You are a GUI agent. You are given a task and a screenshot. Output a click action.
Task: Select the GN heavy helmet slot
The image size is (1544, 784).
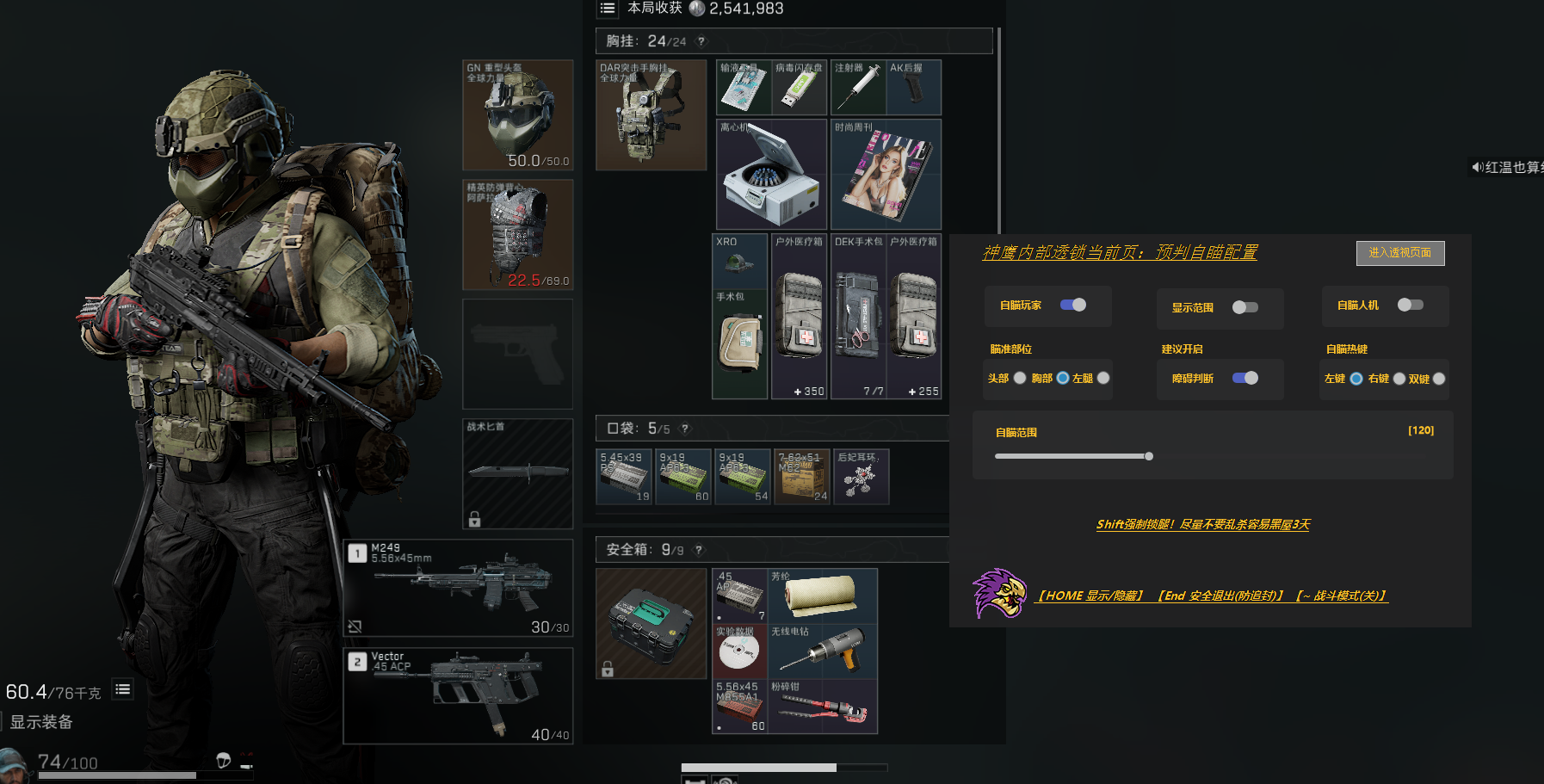tap(517, 114)
